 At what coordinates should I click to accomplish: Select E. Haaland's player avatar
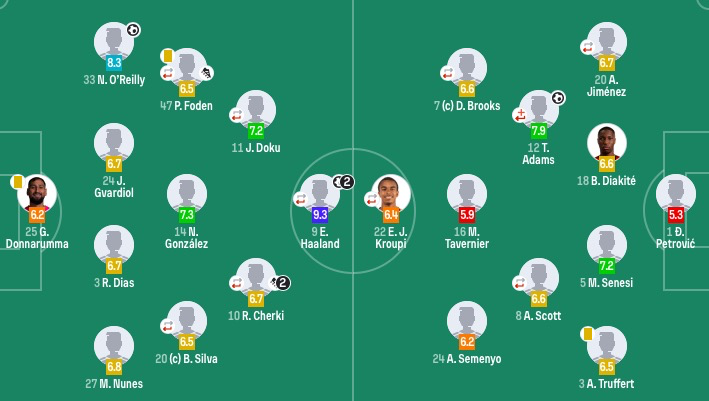[320, 194]
